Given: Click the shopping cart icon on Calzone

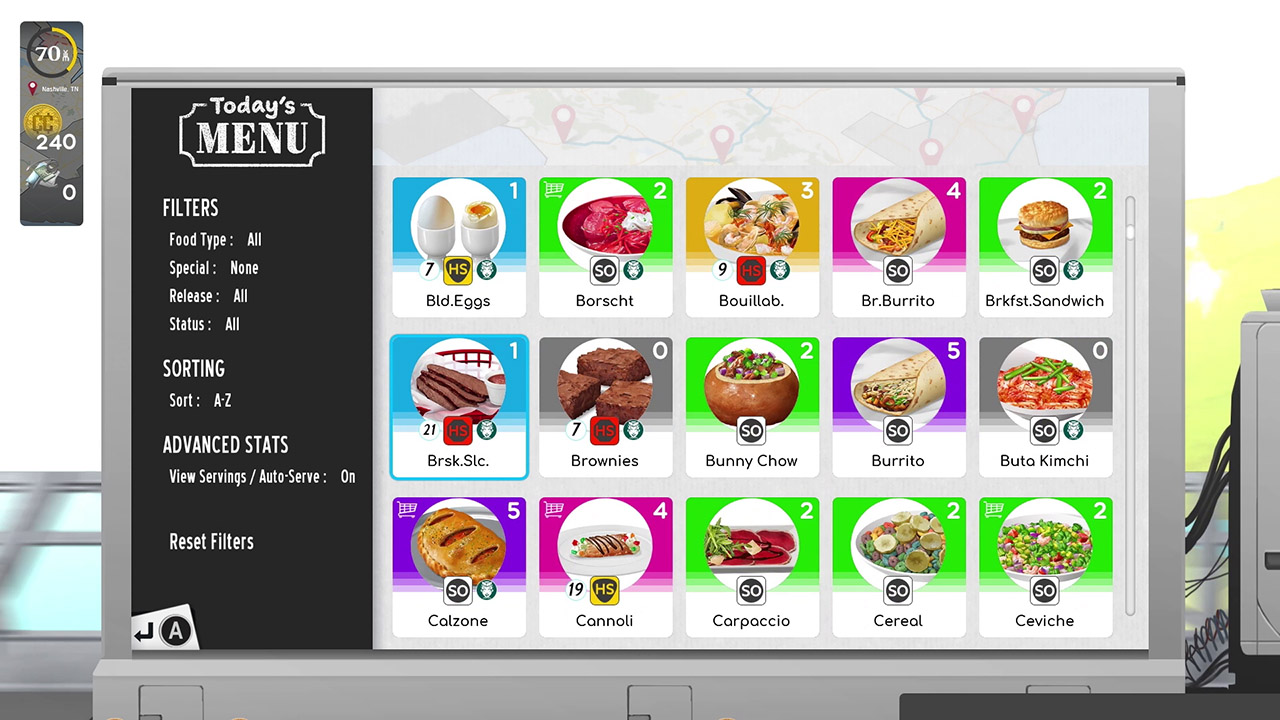Looking at the screenshot, I should tap(406, 511).
